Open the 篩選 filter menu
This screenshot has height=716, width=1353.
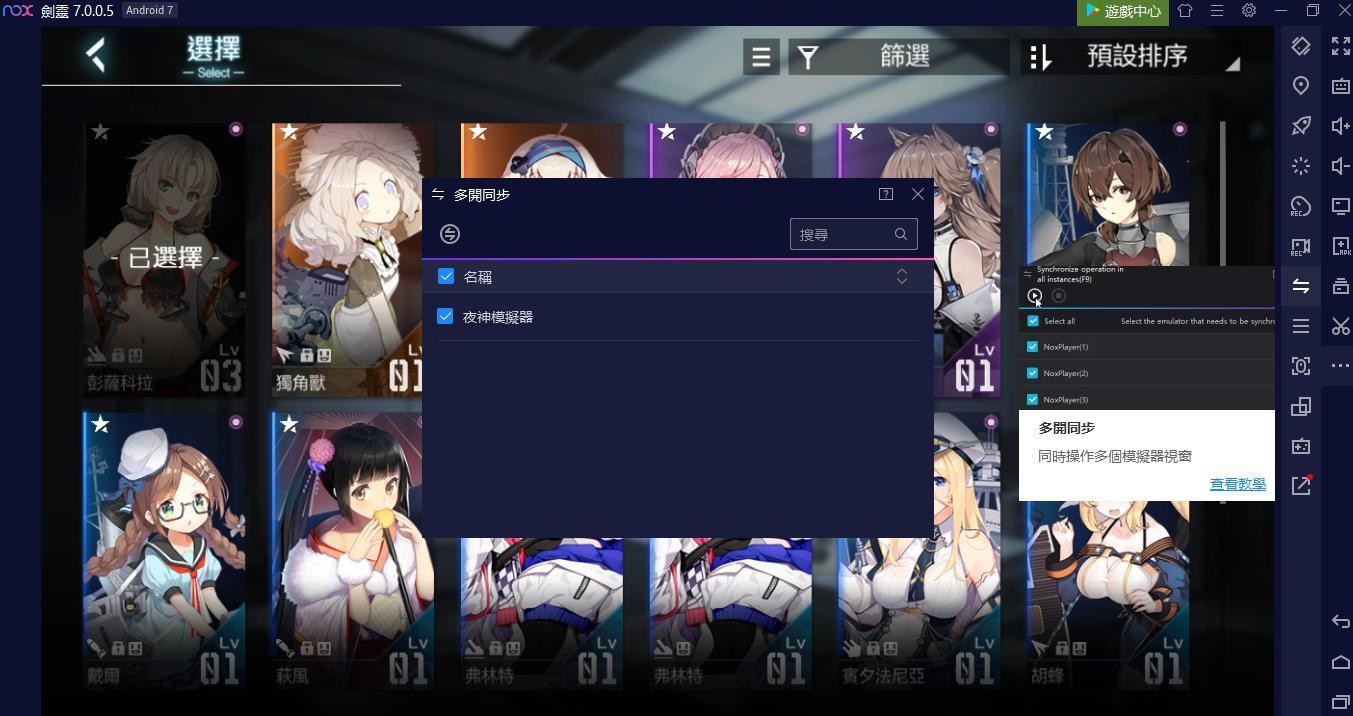click(898, 57)
